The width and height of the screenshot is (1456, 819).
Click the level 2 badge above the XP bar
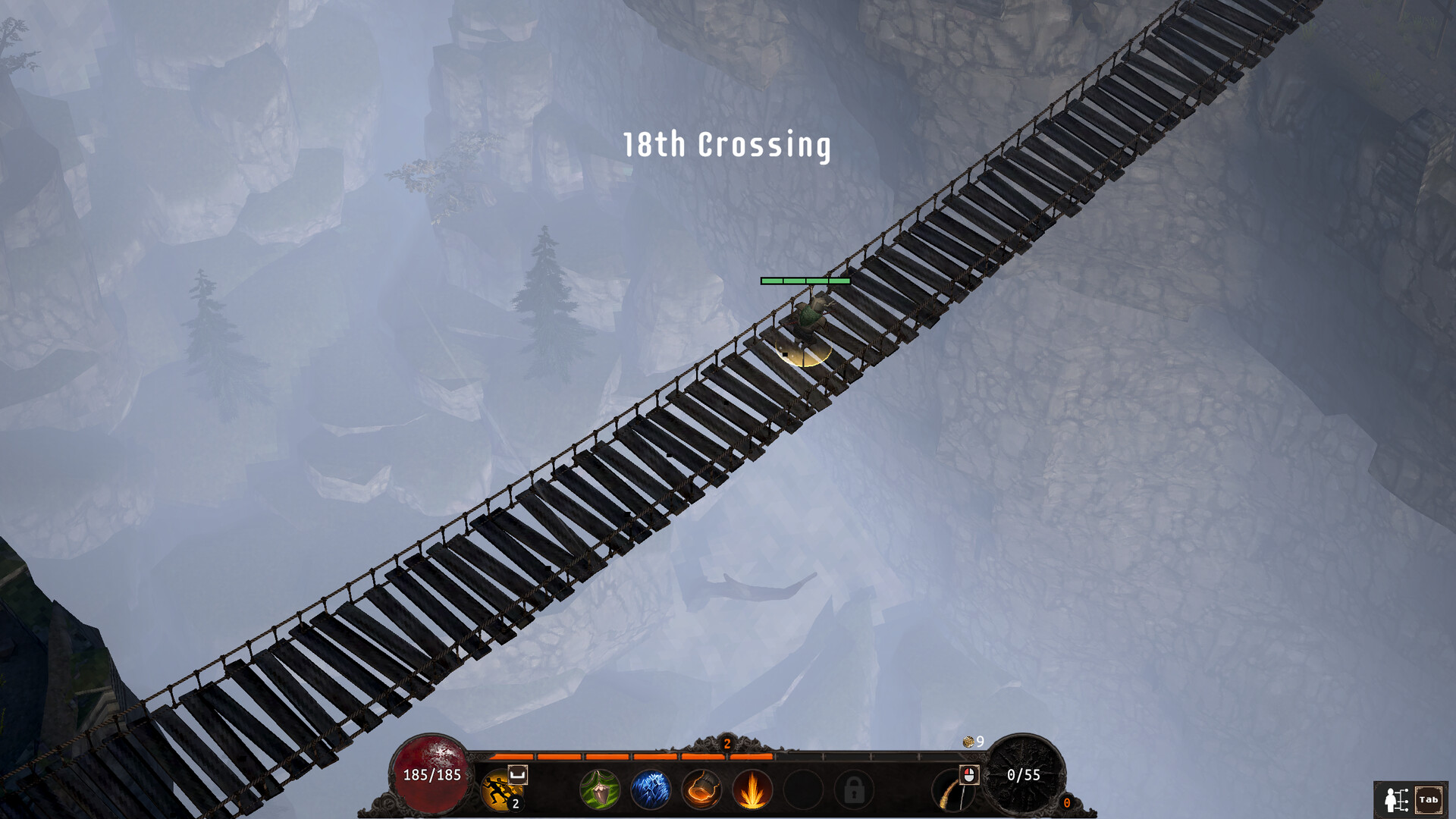(726, 743)
